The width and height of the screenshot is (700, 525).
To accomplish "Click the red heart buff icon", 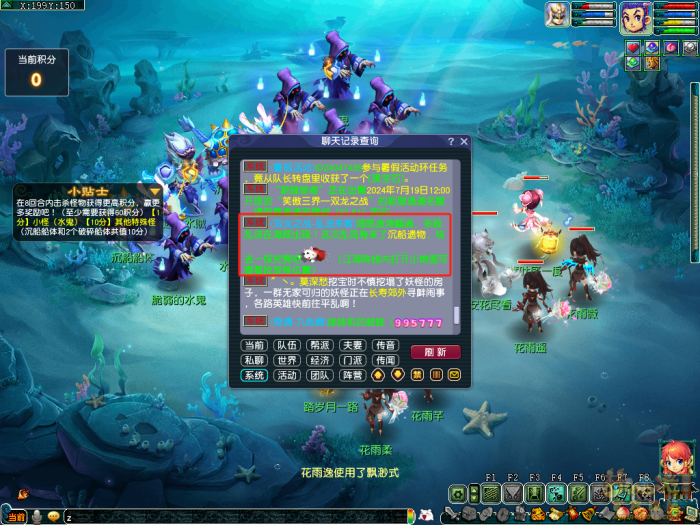I will pos(633,48).
